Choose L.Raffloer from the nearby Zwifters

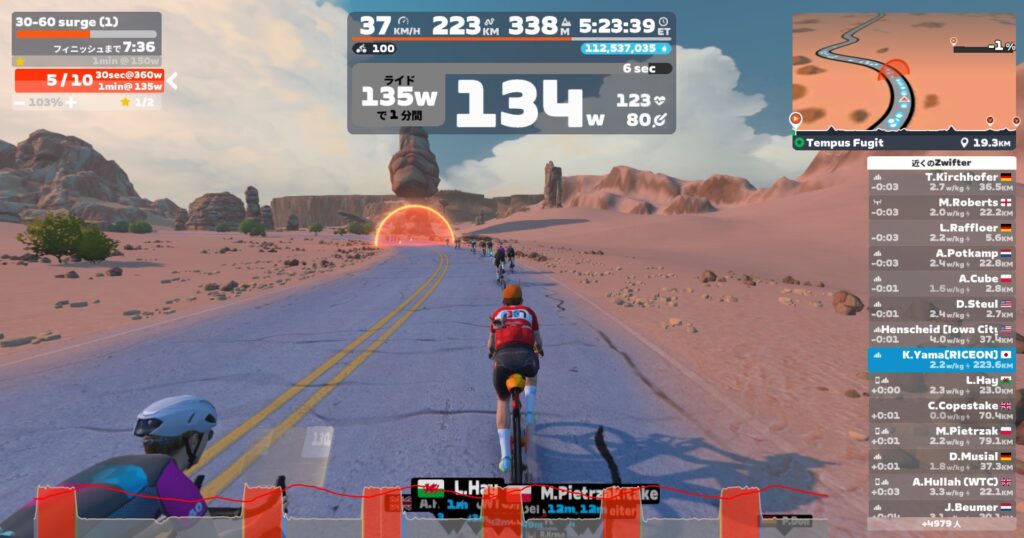coord(941,233)
